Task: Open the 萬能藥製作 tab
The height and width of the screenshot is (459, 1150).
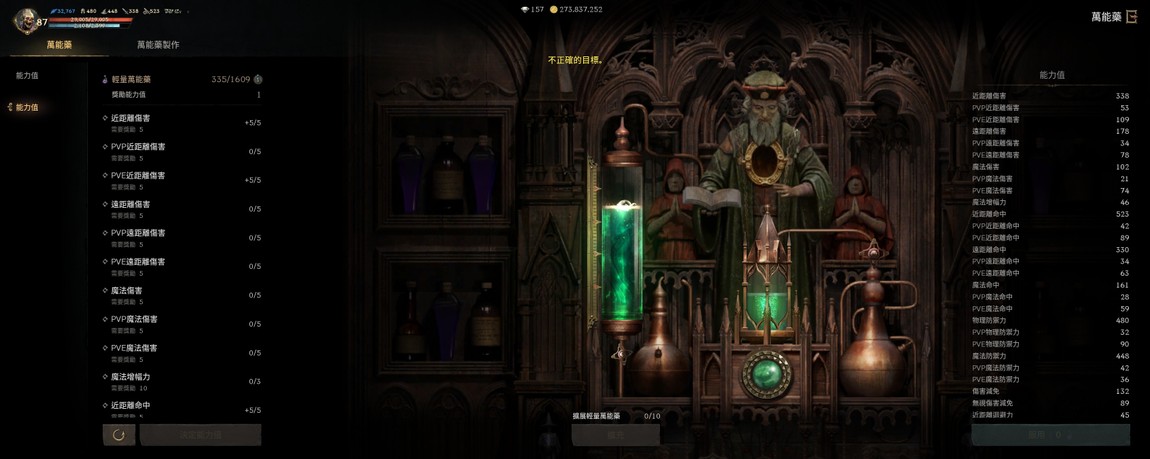Action: (x=158, y=45)
